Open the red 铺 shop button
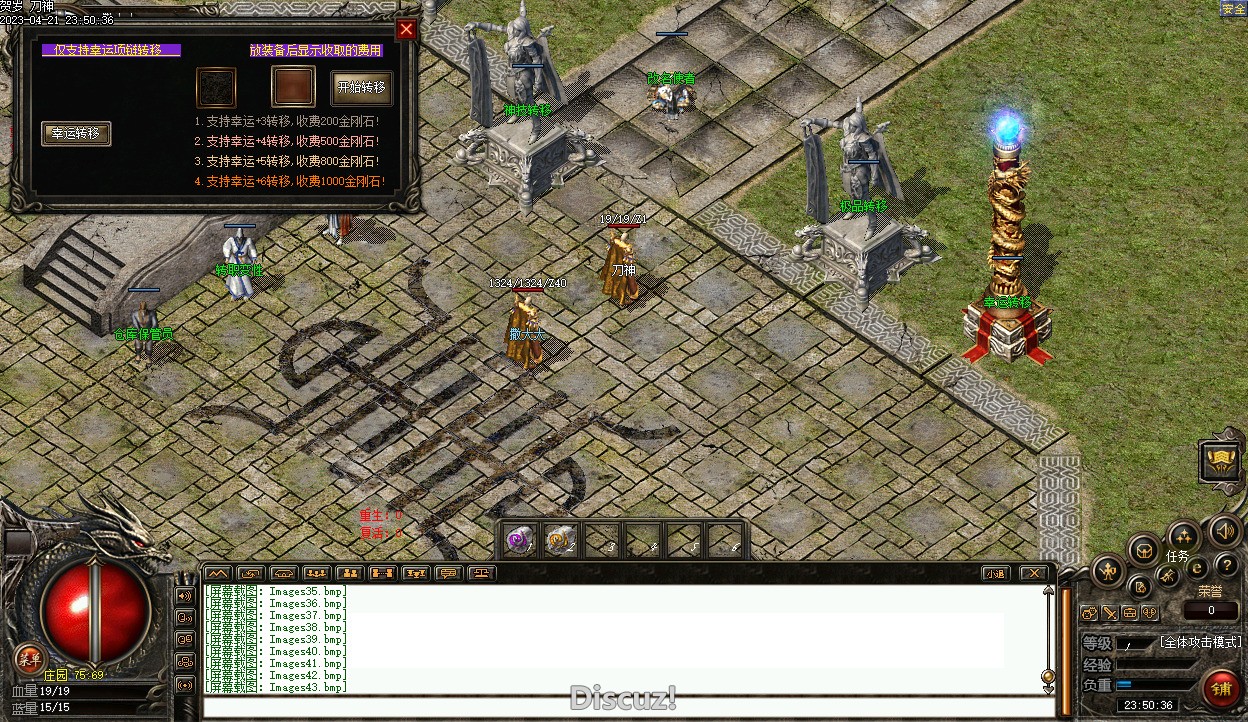The height and width of the screenshot is (722, 1248). [1220, 689]
